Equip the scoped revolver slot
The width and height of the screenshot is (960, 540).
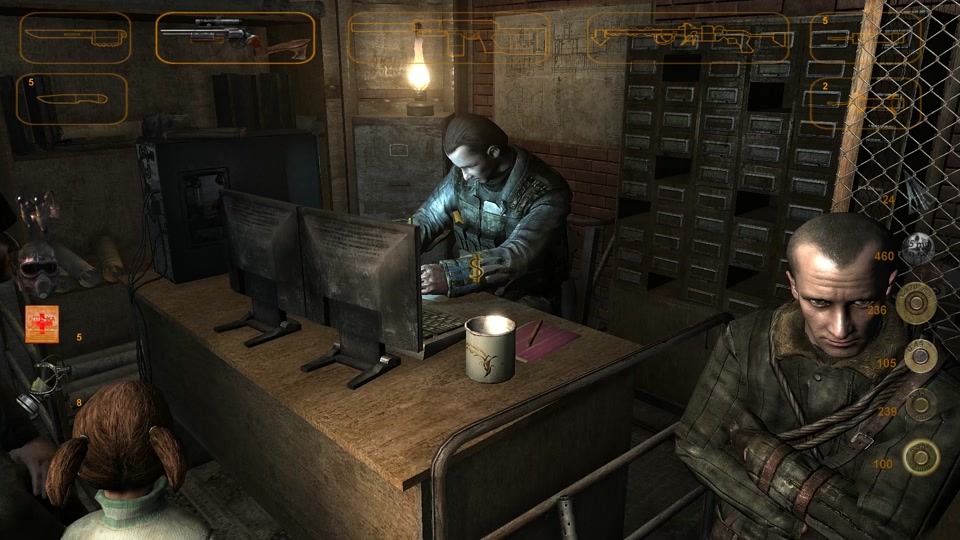[235, 38]
